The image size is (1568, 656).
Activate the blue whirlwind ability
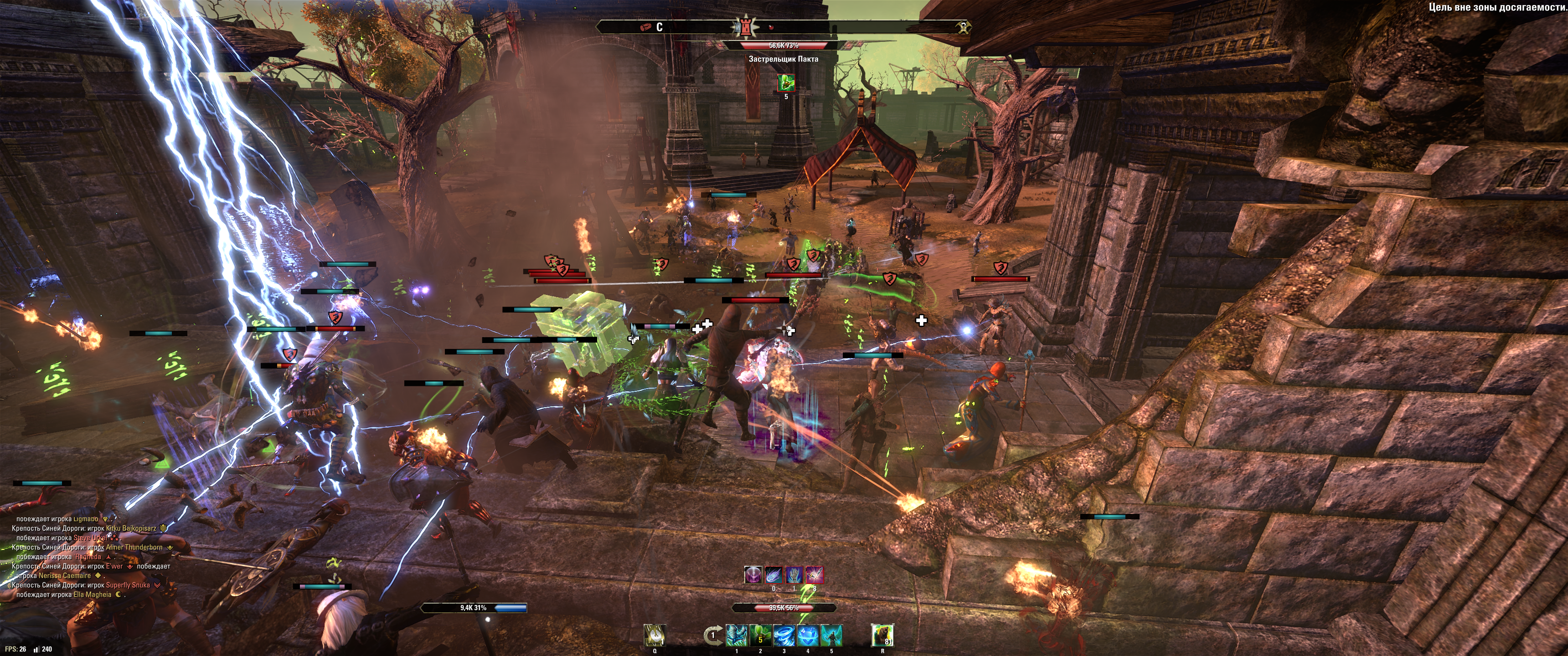(x=784, y=636)
